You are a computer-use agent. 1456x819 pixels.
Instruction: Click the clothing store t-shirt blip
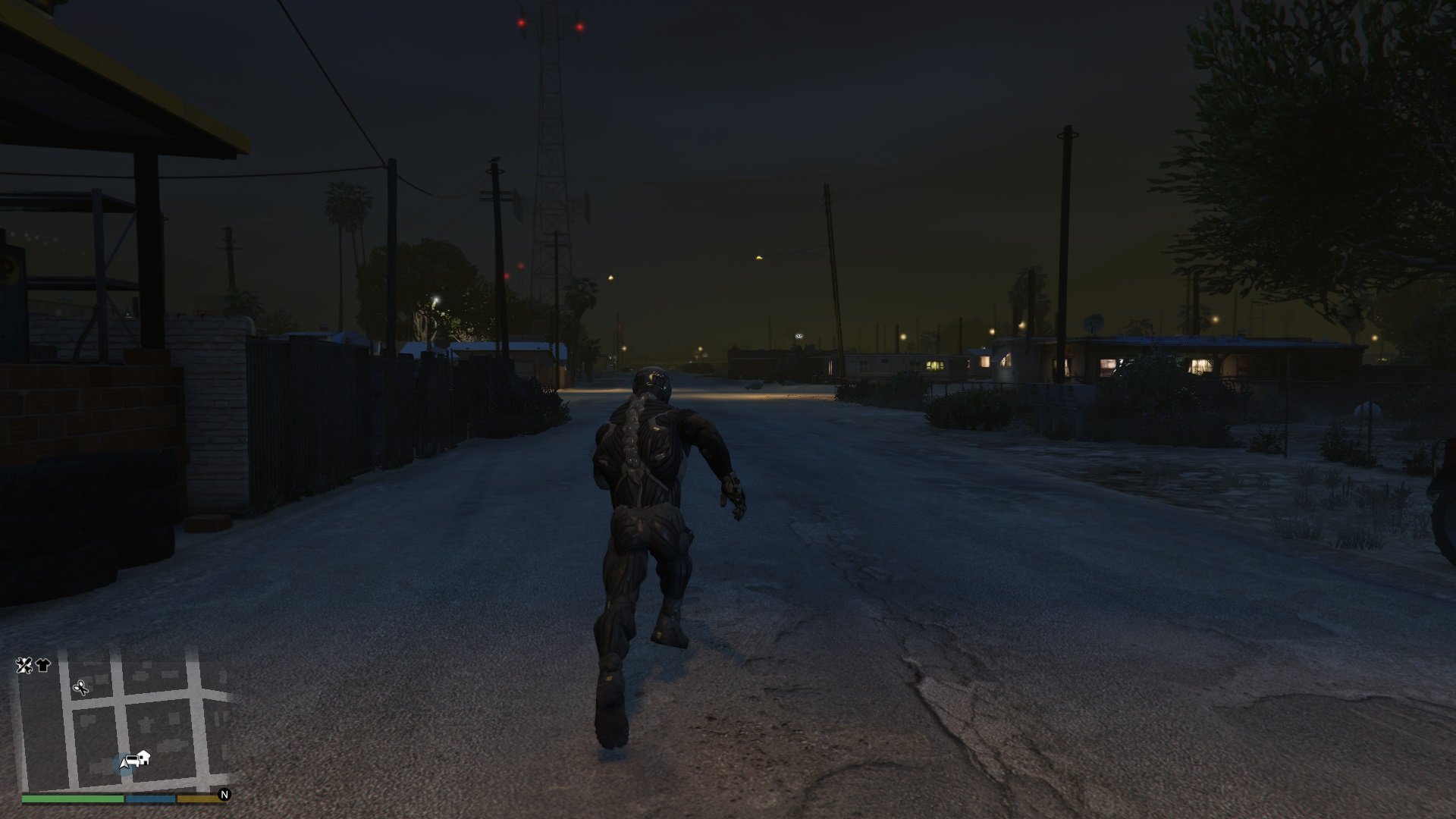click(42, 665)
